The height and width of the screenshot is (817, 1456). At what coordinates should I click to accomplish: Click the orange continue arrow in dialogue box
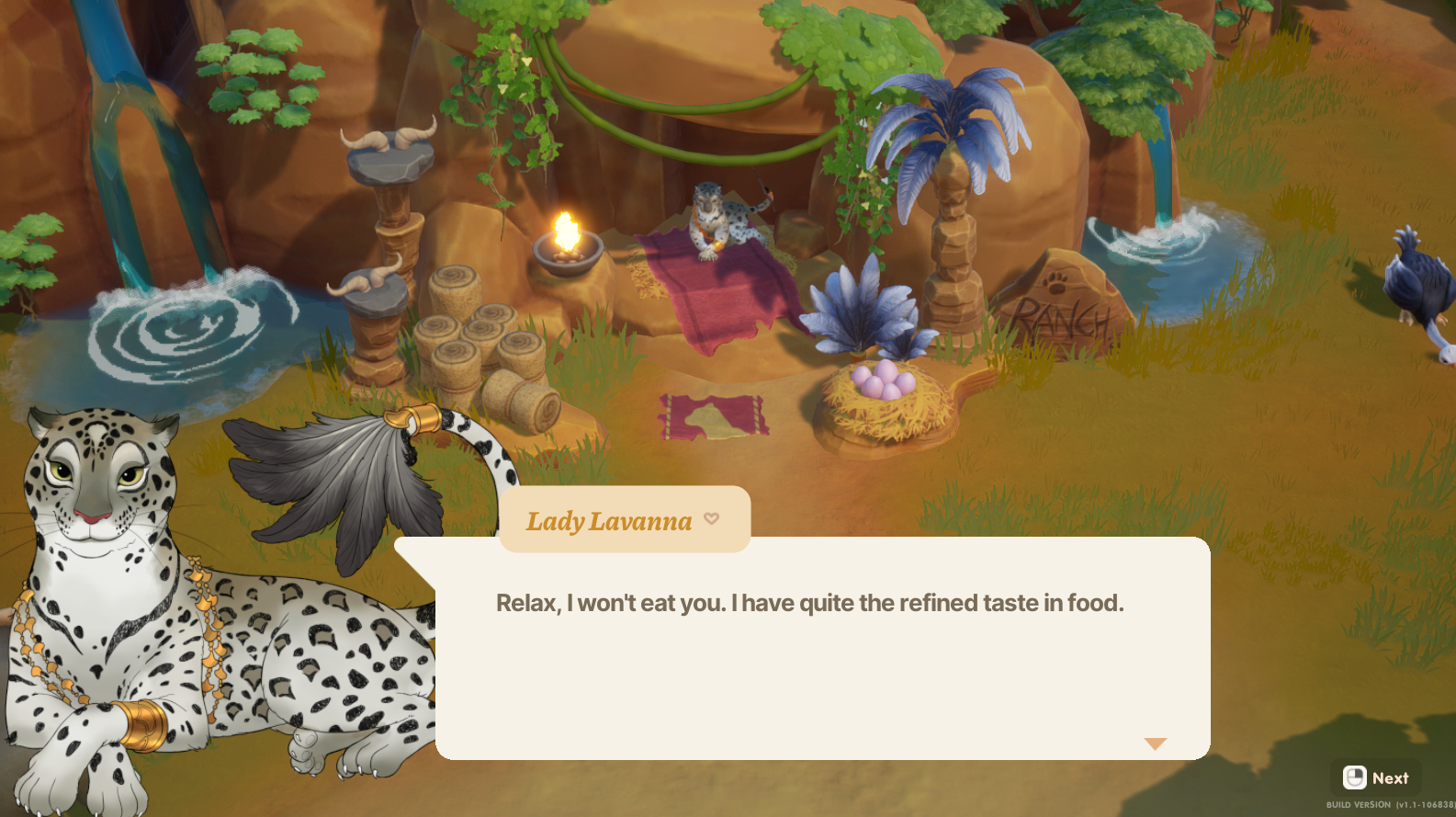pos(1155,743)
